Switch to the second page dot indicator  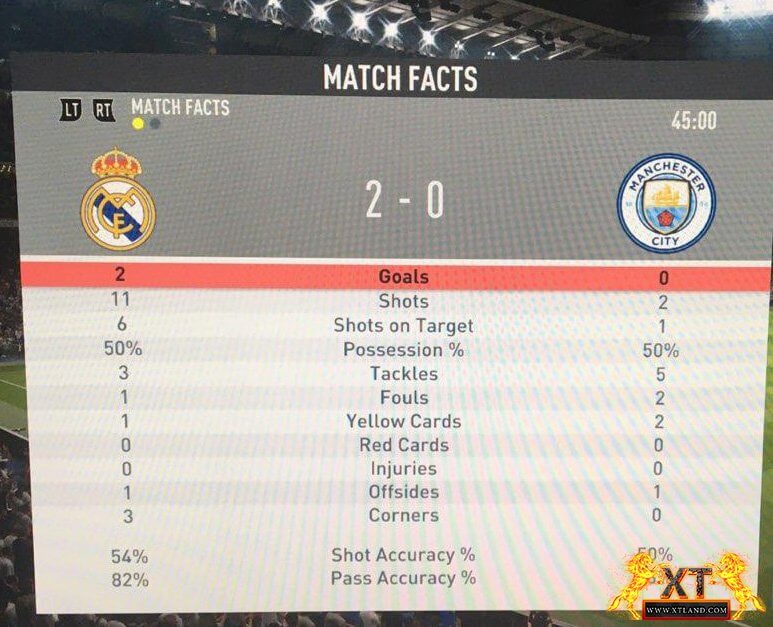pos(155,125)
